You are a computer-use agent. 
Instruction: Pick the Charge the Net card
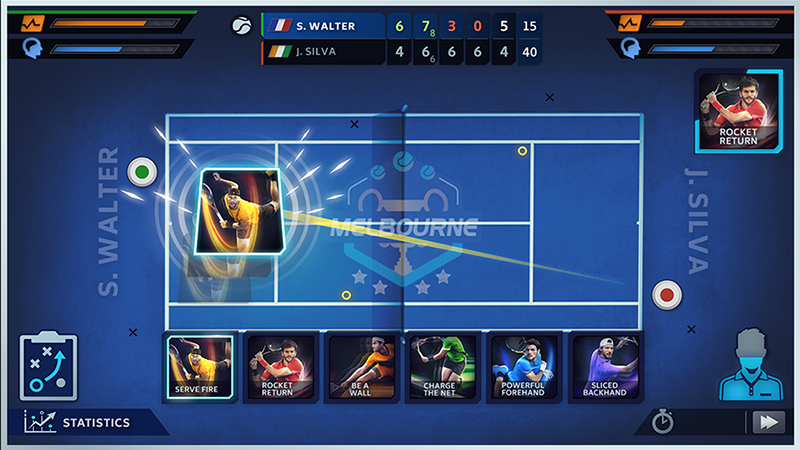coord(440,367)
